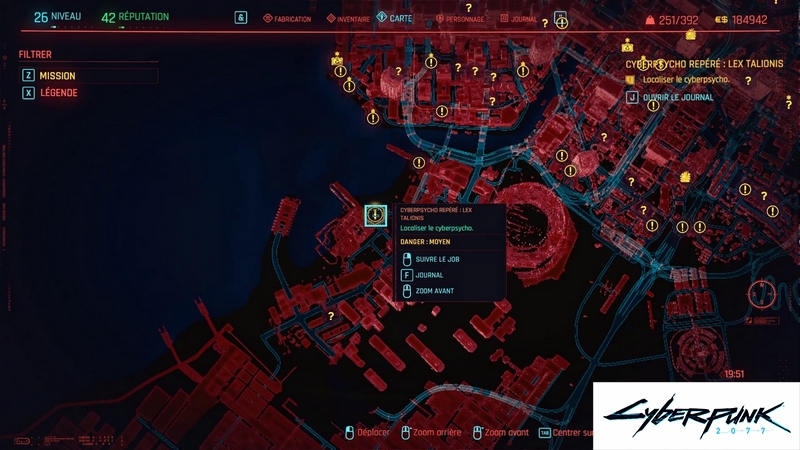Click the Cyberpunk 2077 logo overlay
Screen dimensions: 800x450
click(695, 414)
